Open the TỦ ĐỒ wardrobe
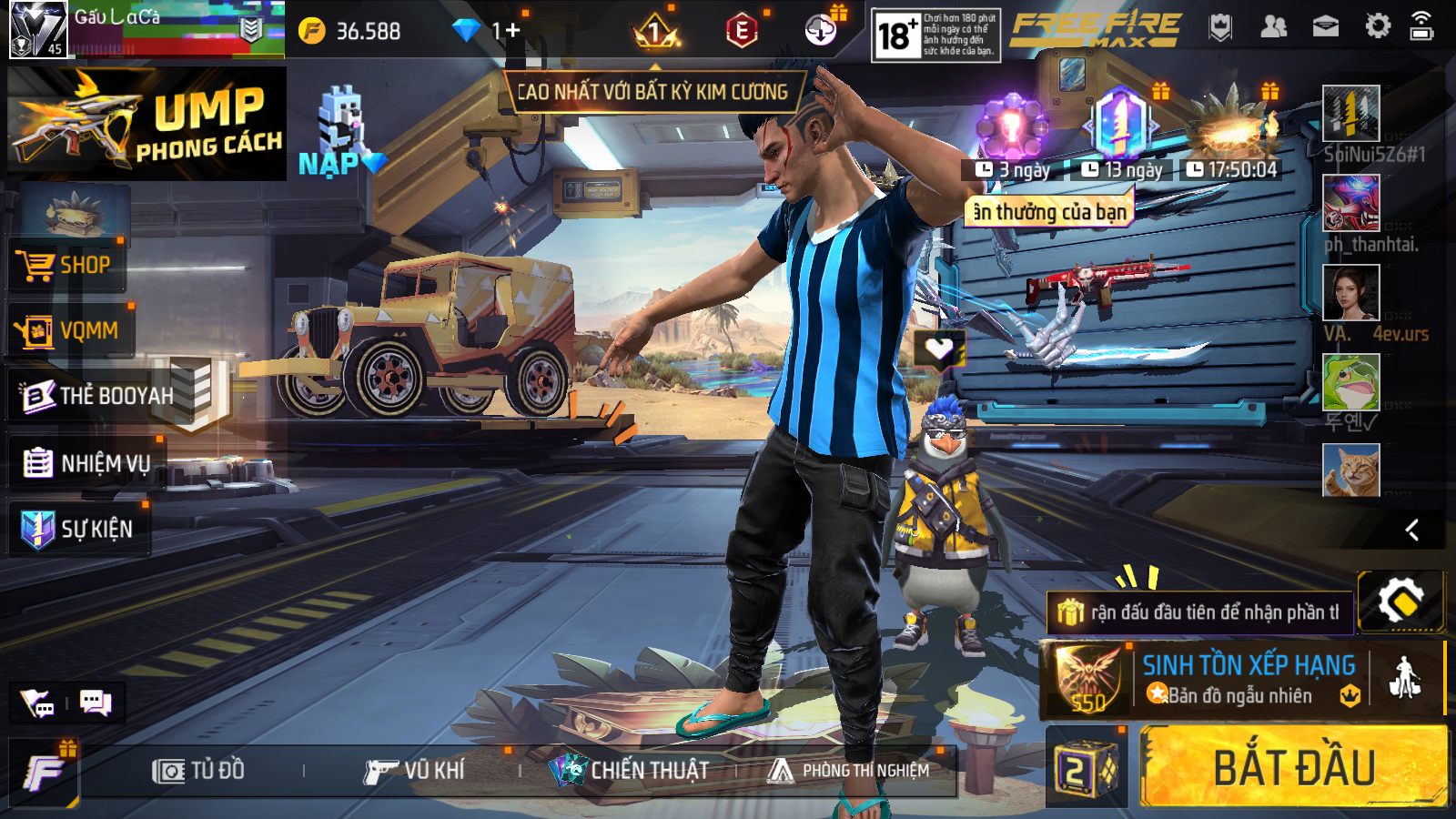 tap(198, 771)
